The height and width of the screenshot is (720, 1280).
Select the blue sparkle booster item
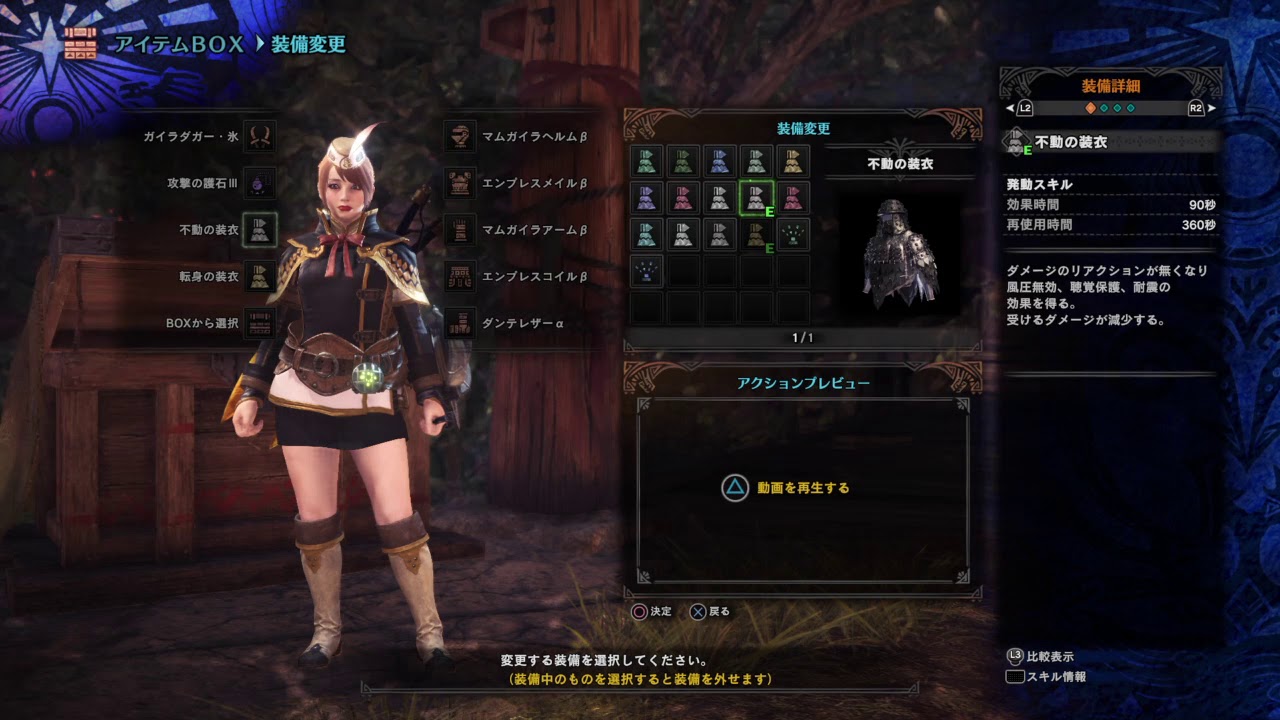coord(646,271)
